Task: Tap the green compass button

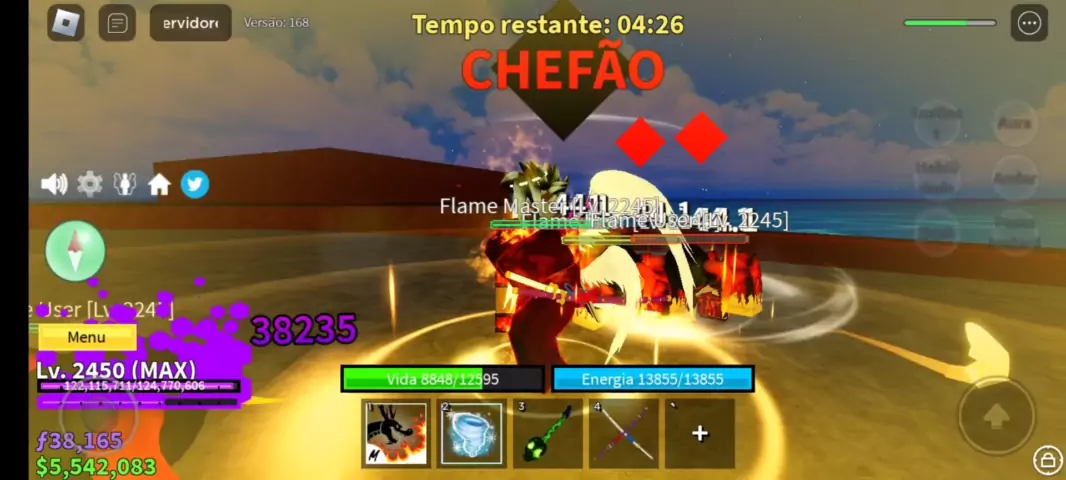Action: [x=75, y=251]
